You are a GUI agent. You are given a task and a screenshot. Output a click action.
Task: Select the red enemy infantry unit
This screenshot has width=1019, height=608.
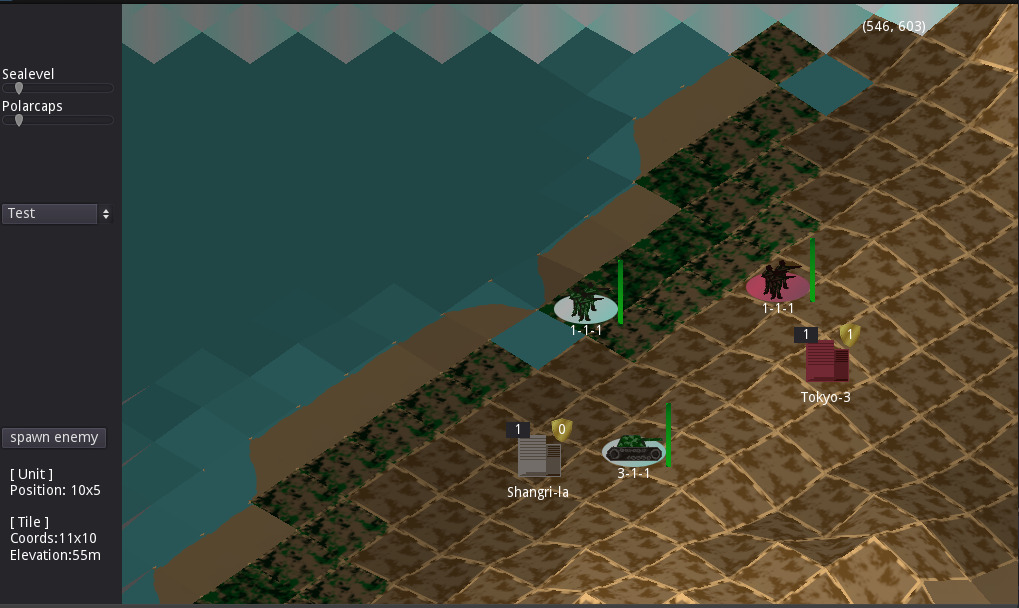[777, 282]
